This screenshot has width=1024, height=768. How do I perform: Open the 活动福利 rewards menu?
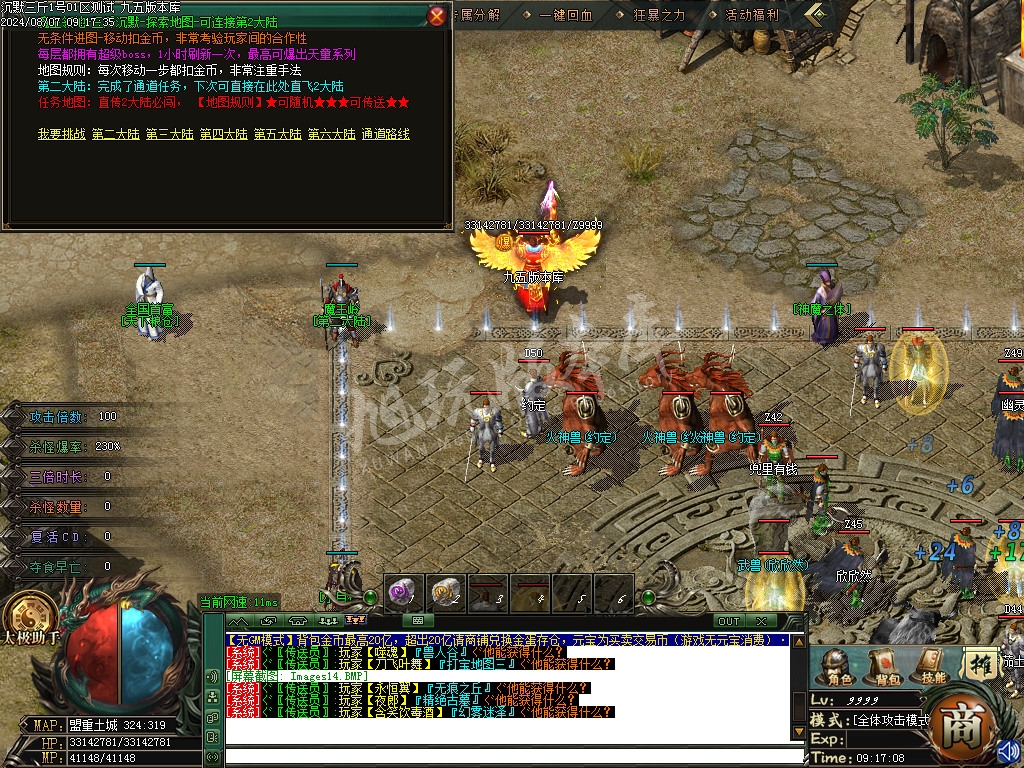click(752, 15)
